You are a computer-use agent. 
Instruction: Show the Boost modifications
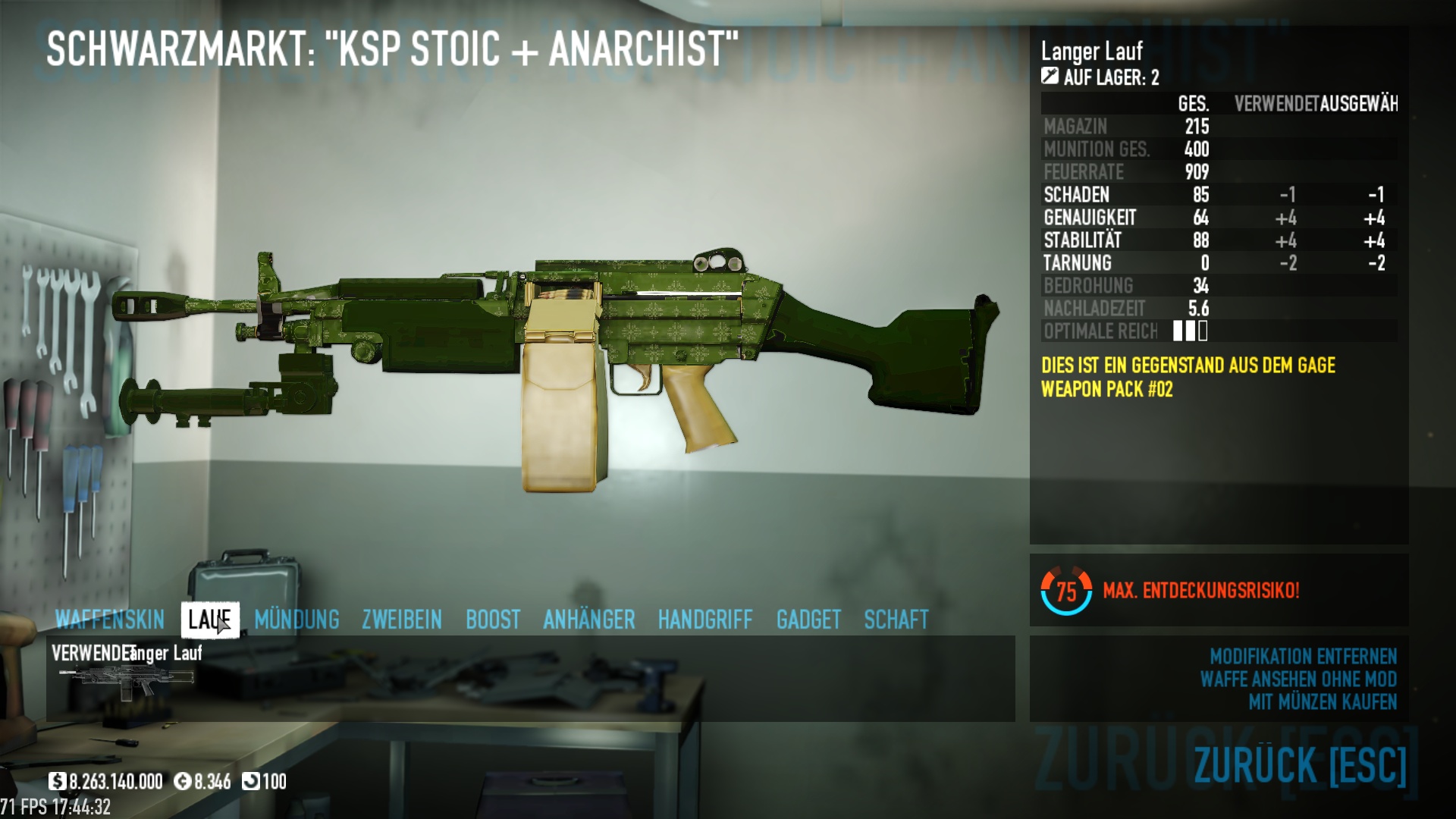click(x=493, y=620)
